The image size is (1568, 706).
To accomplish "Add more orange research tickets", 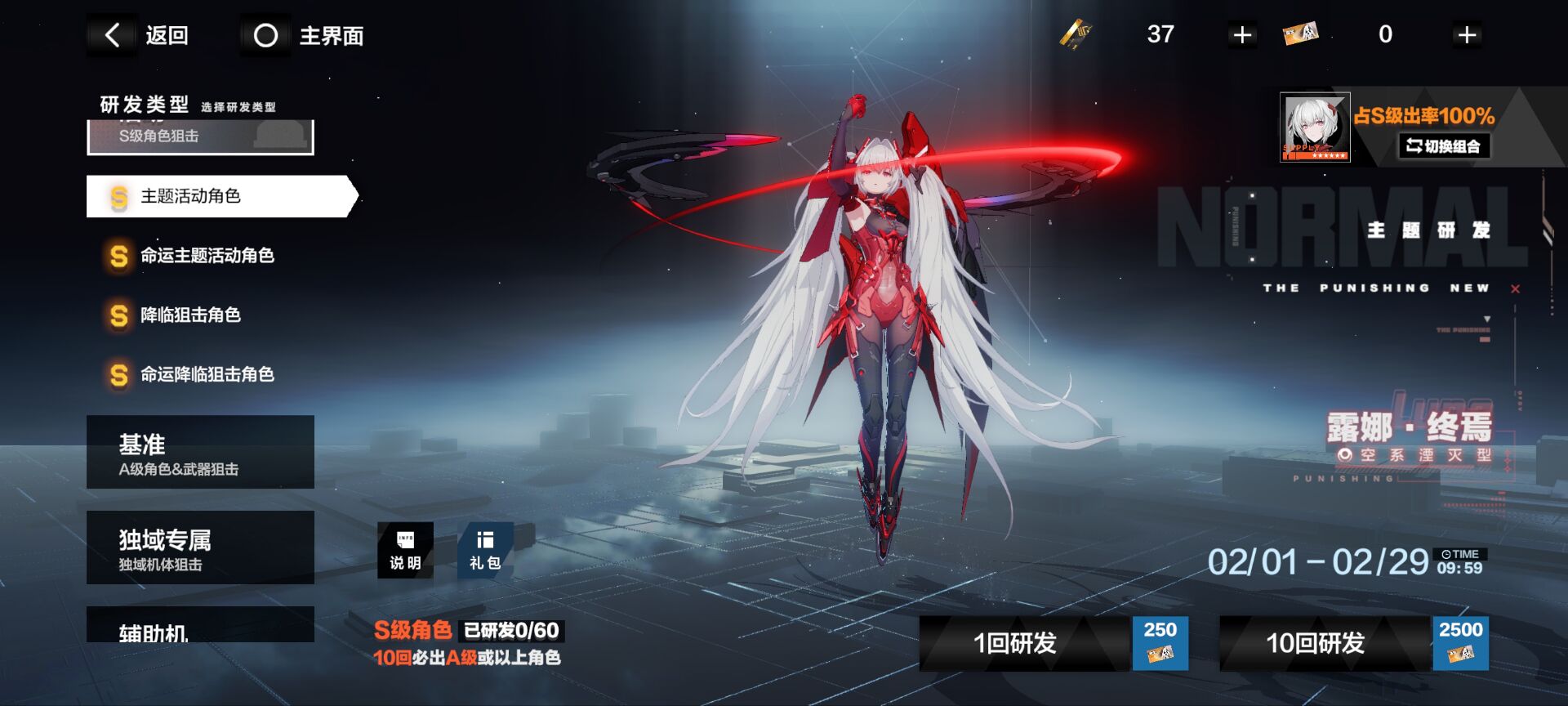I will point(1467,35).
